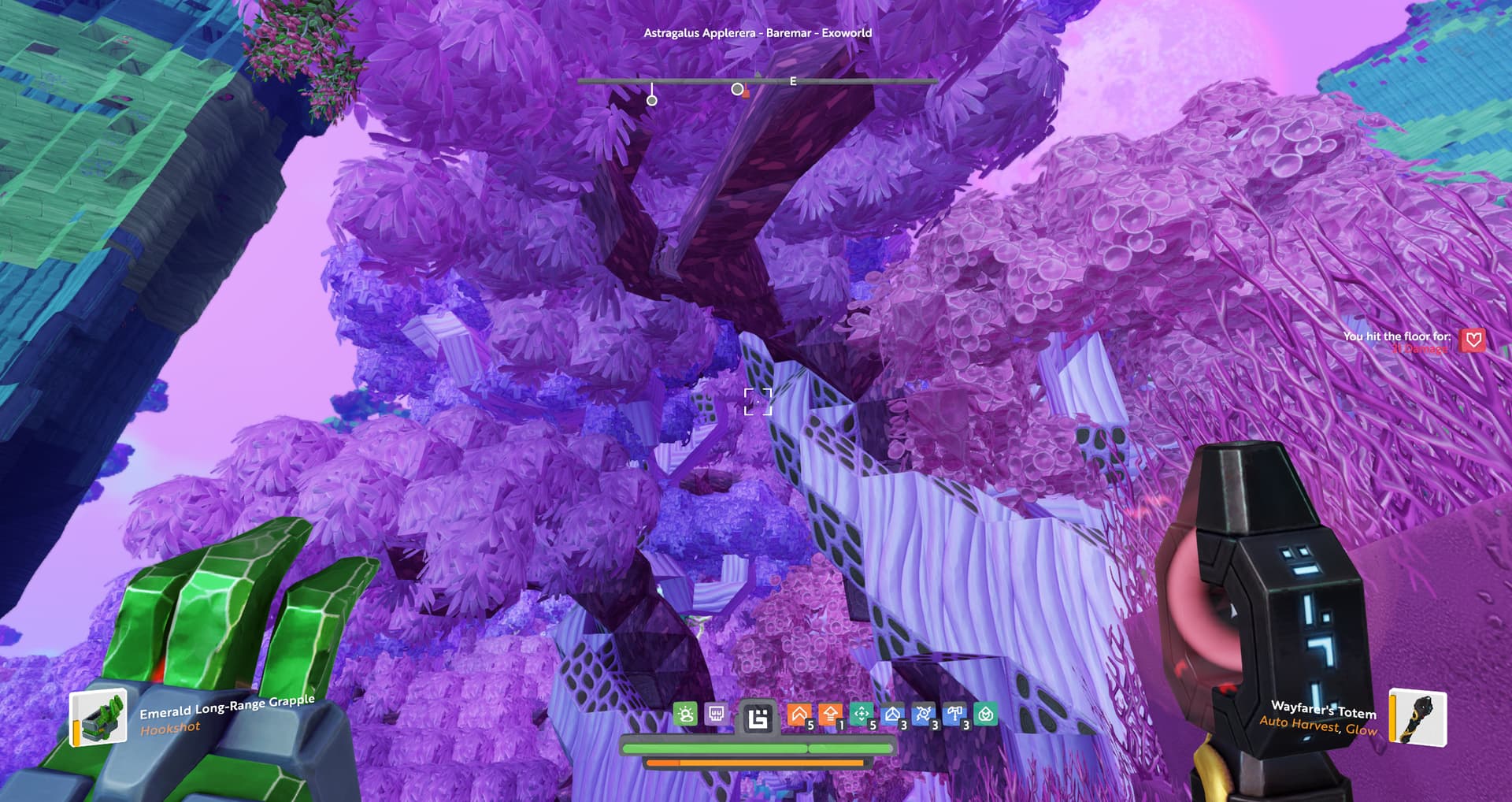
Task: Click the teal leaf-drop status icon
Action: pos(986,715)
